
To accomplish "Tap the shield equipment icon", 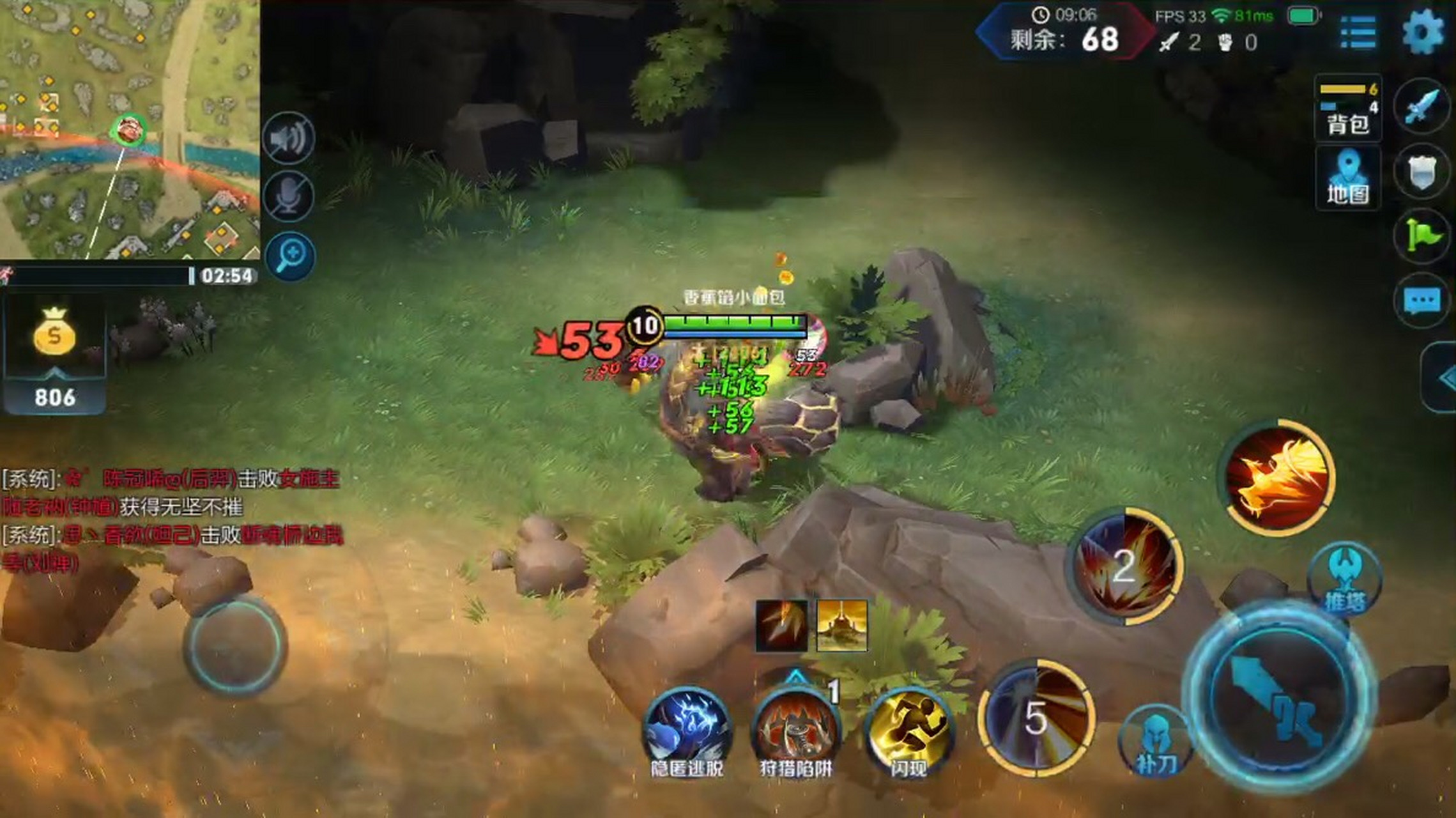I will tap(1422, 171).
